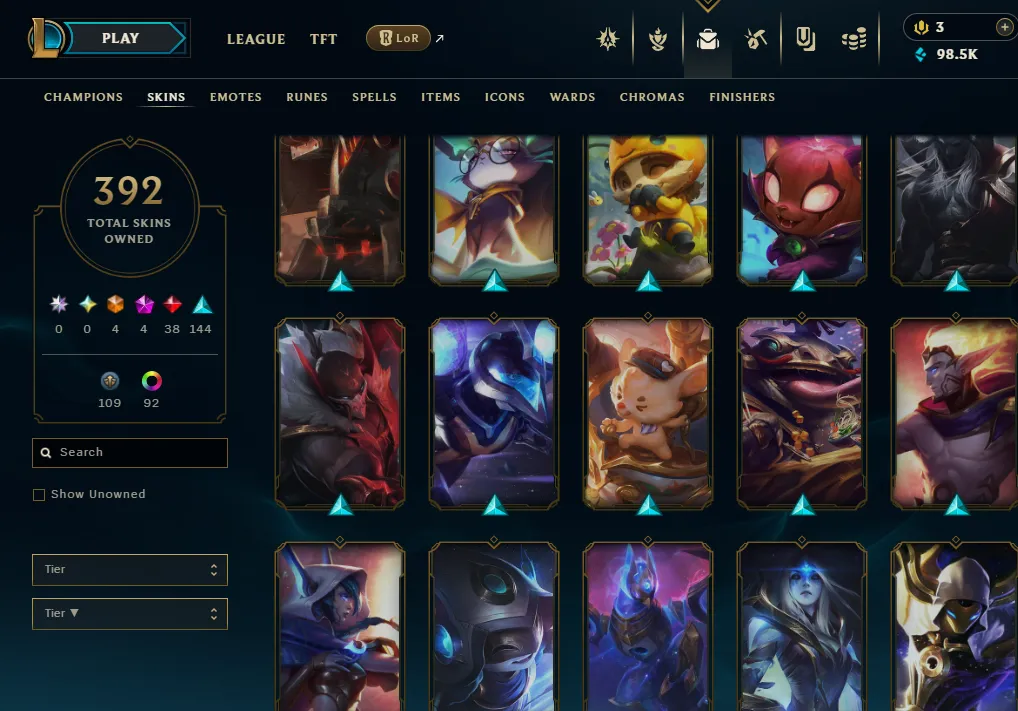The image size is (1018, 711).
Task: Select the LEAGUE menu entry
Action: point(256,39)
